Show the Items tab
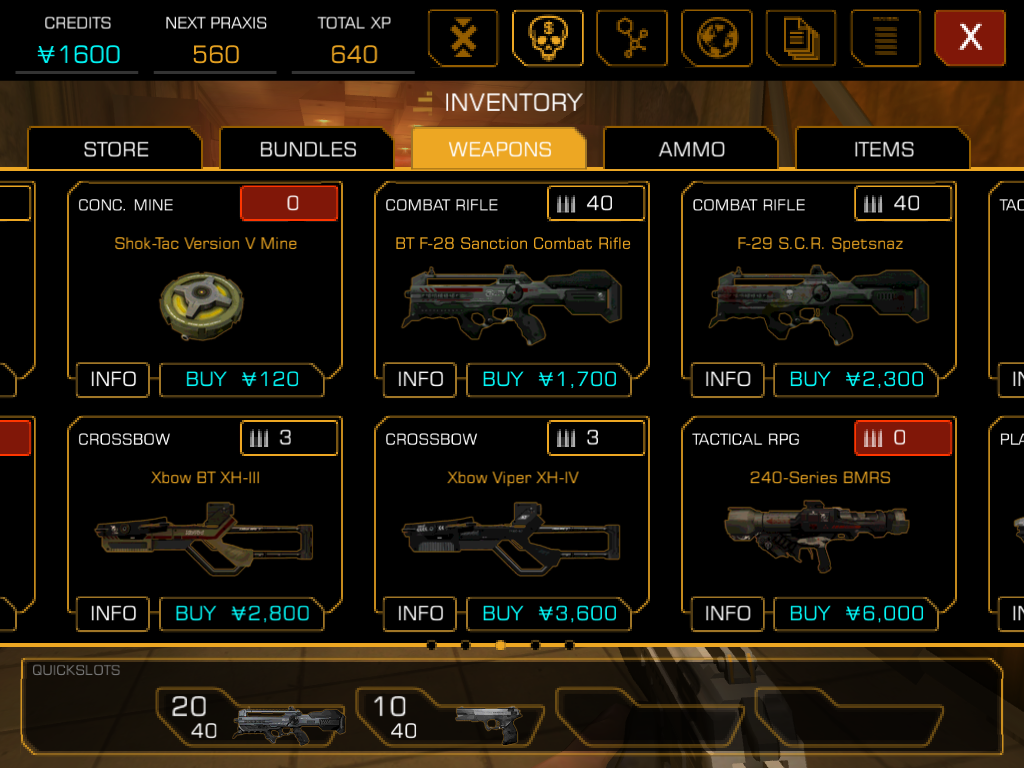Screen dimensions: 1024x768 point(884,149)
